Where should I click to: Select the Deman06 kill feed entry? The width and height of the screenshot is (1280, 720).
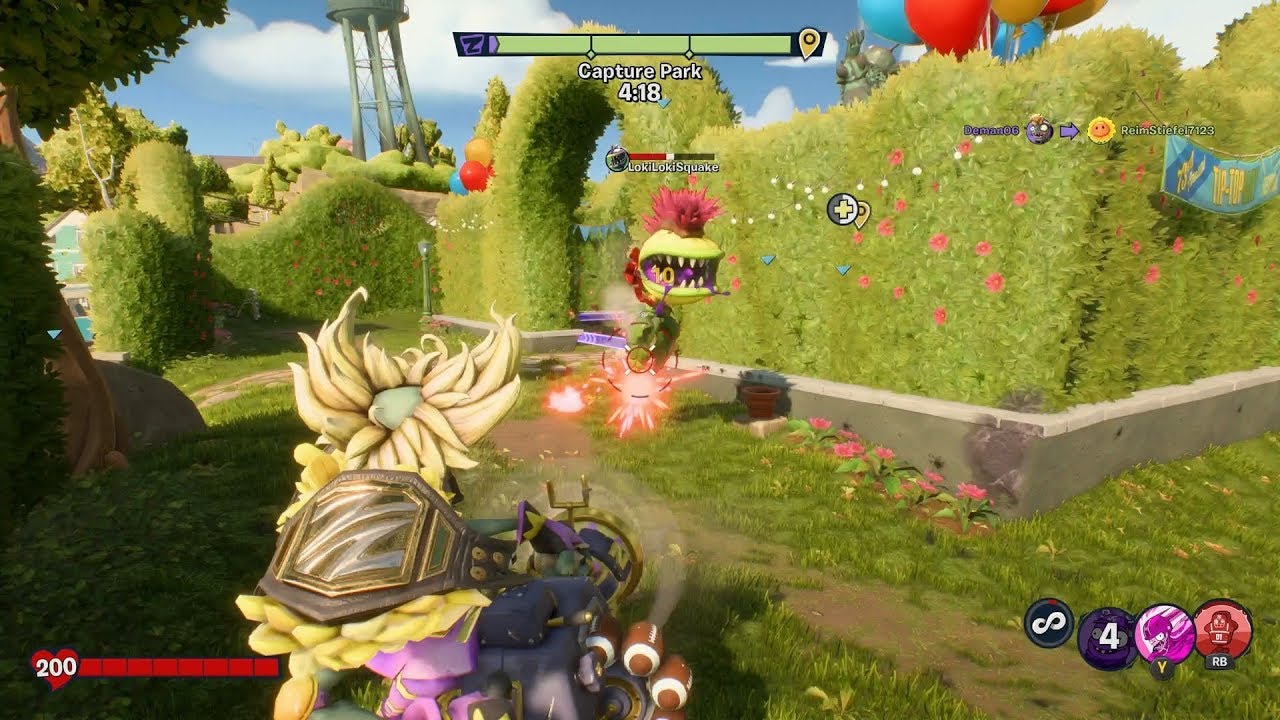[x=995, y=130]
